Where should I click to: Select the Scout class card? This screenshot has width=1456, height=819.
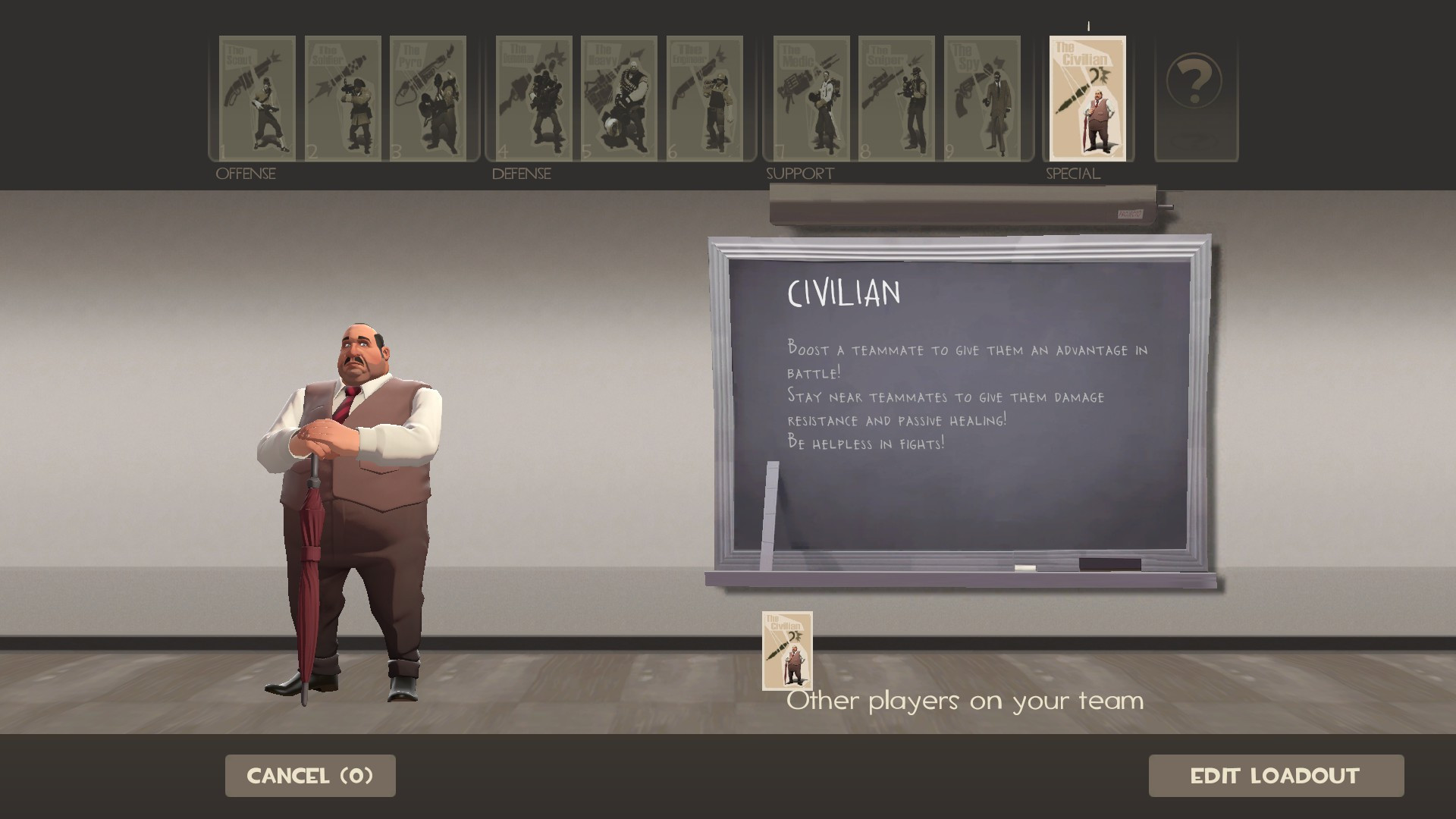[x=256, y=99]
